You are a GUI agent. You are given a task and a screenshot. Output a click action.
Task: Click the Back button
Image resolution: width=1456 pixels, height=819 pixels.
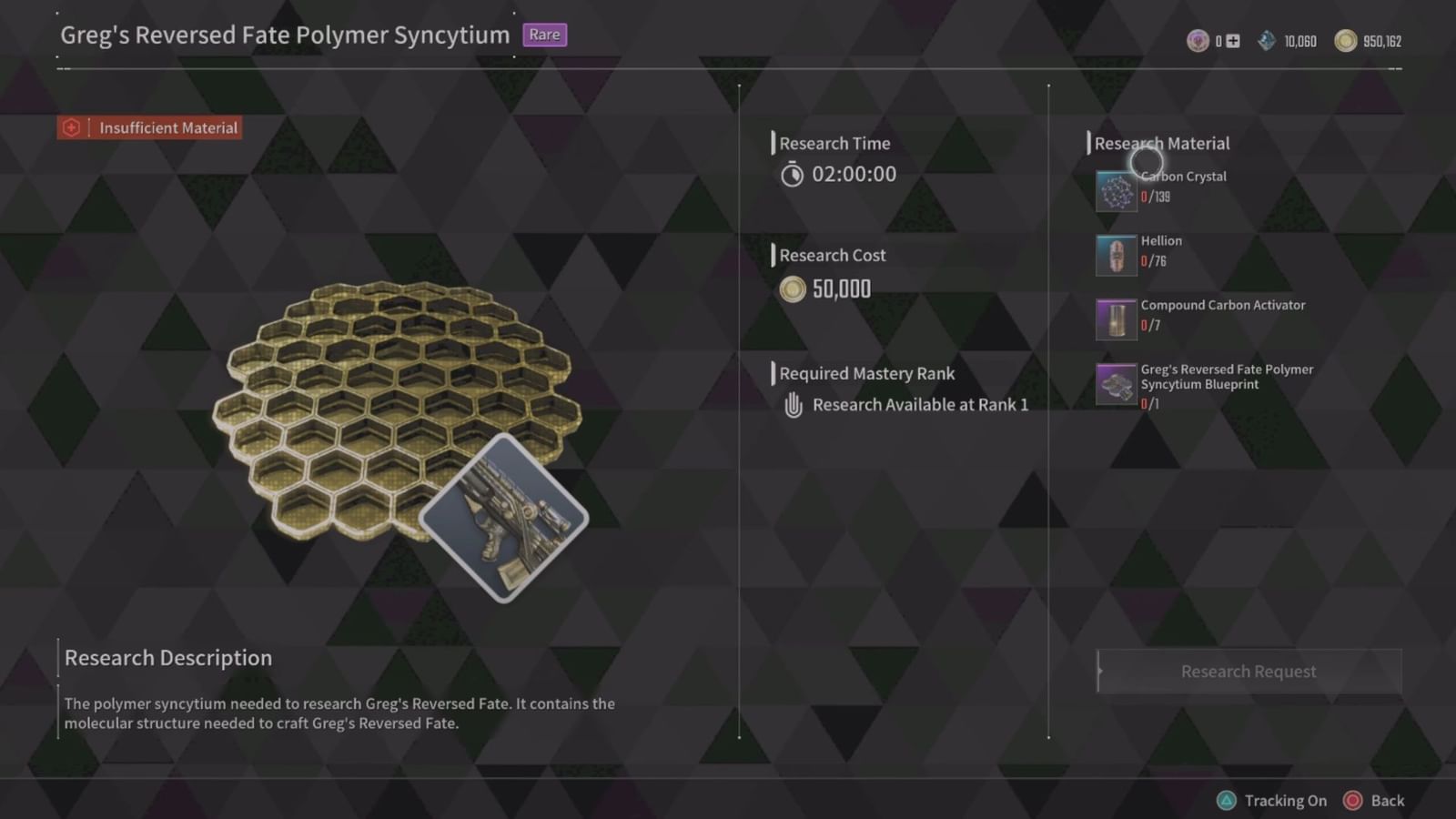coord(1386,801)
